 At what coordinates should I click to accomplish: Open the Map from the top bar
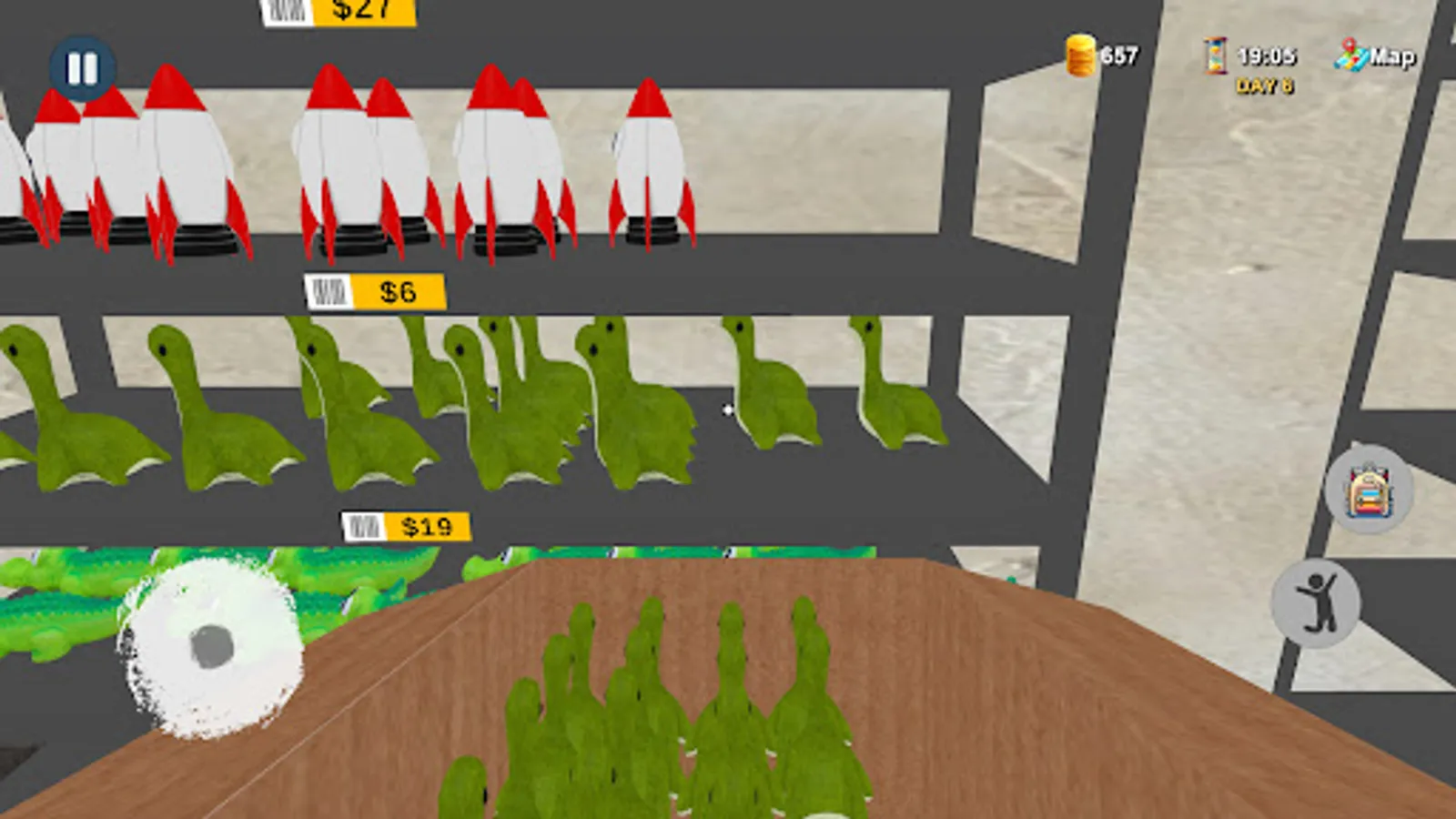coord(1379,56)
